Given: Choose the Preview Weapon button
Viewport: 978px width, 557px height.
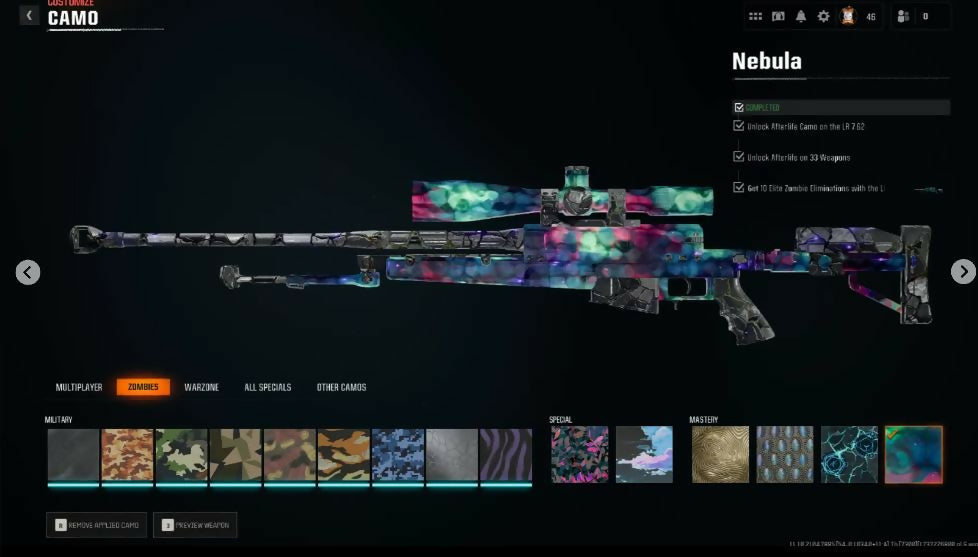Looking at the screenshot, I should click(195, 525).
